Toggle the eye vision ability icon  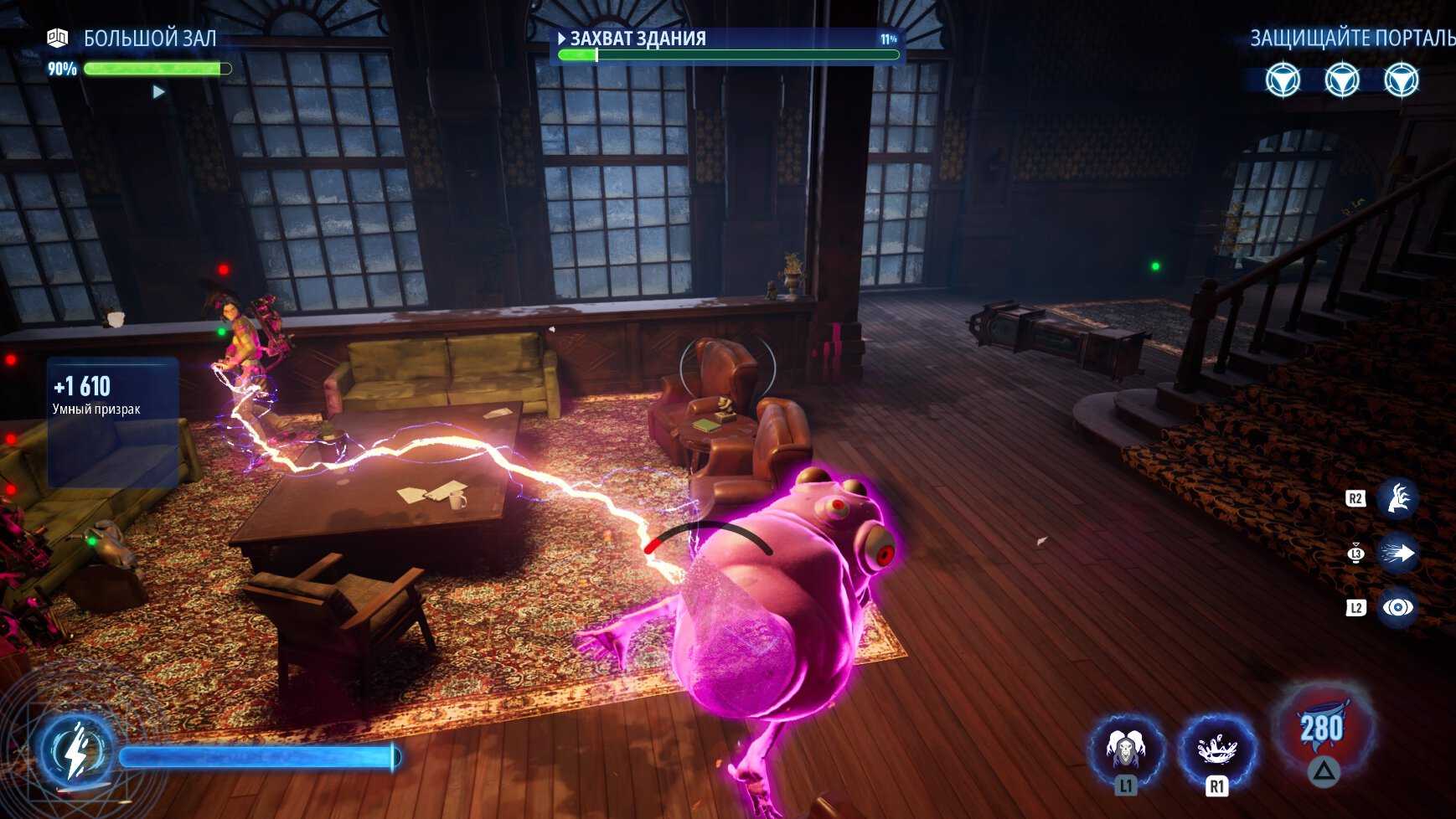click(x=1398, y=607)
